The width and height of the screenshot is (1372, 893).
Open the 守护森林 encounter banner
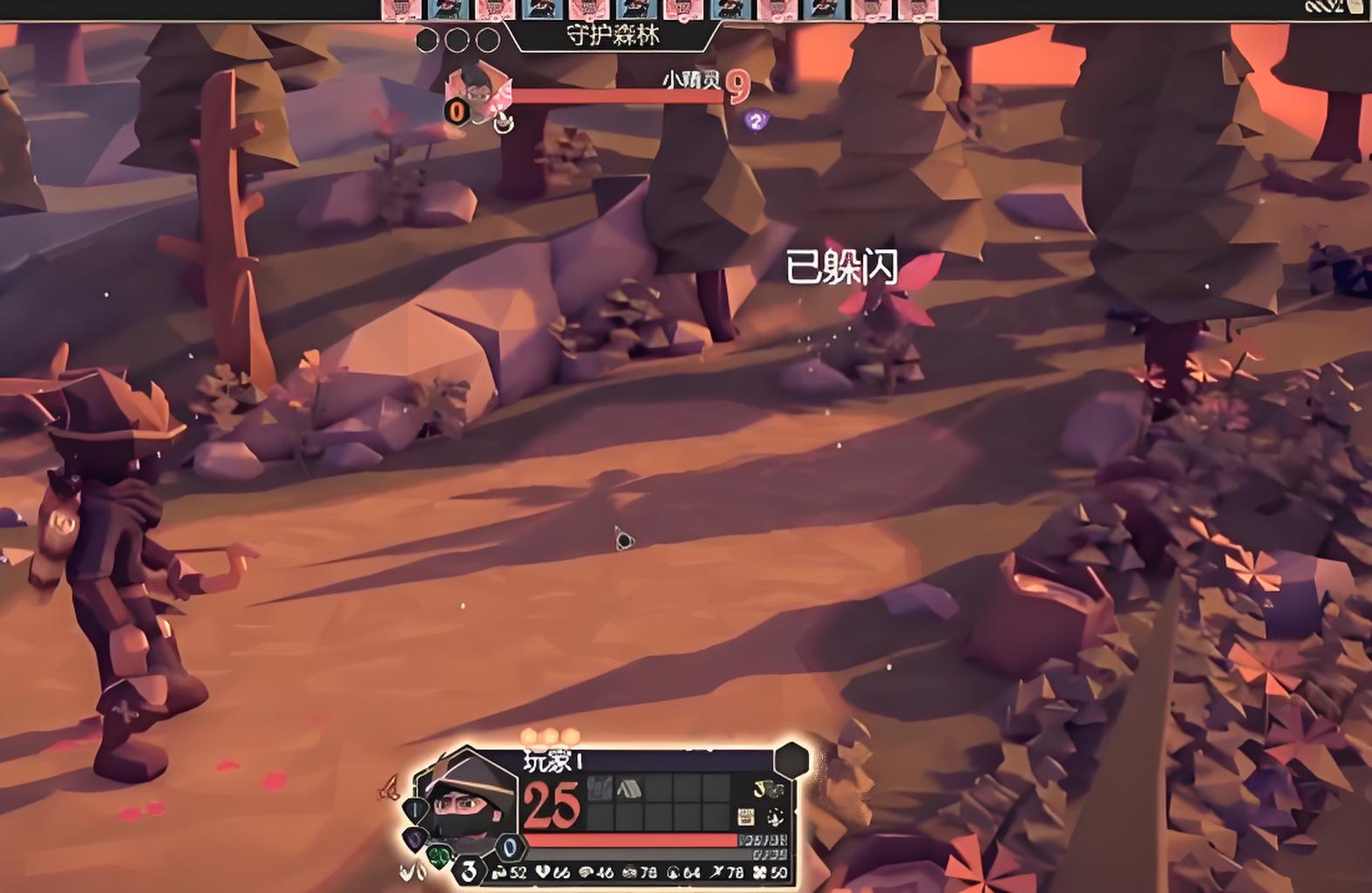click(613, 37)
